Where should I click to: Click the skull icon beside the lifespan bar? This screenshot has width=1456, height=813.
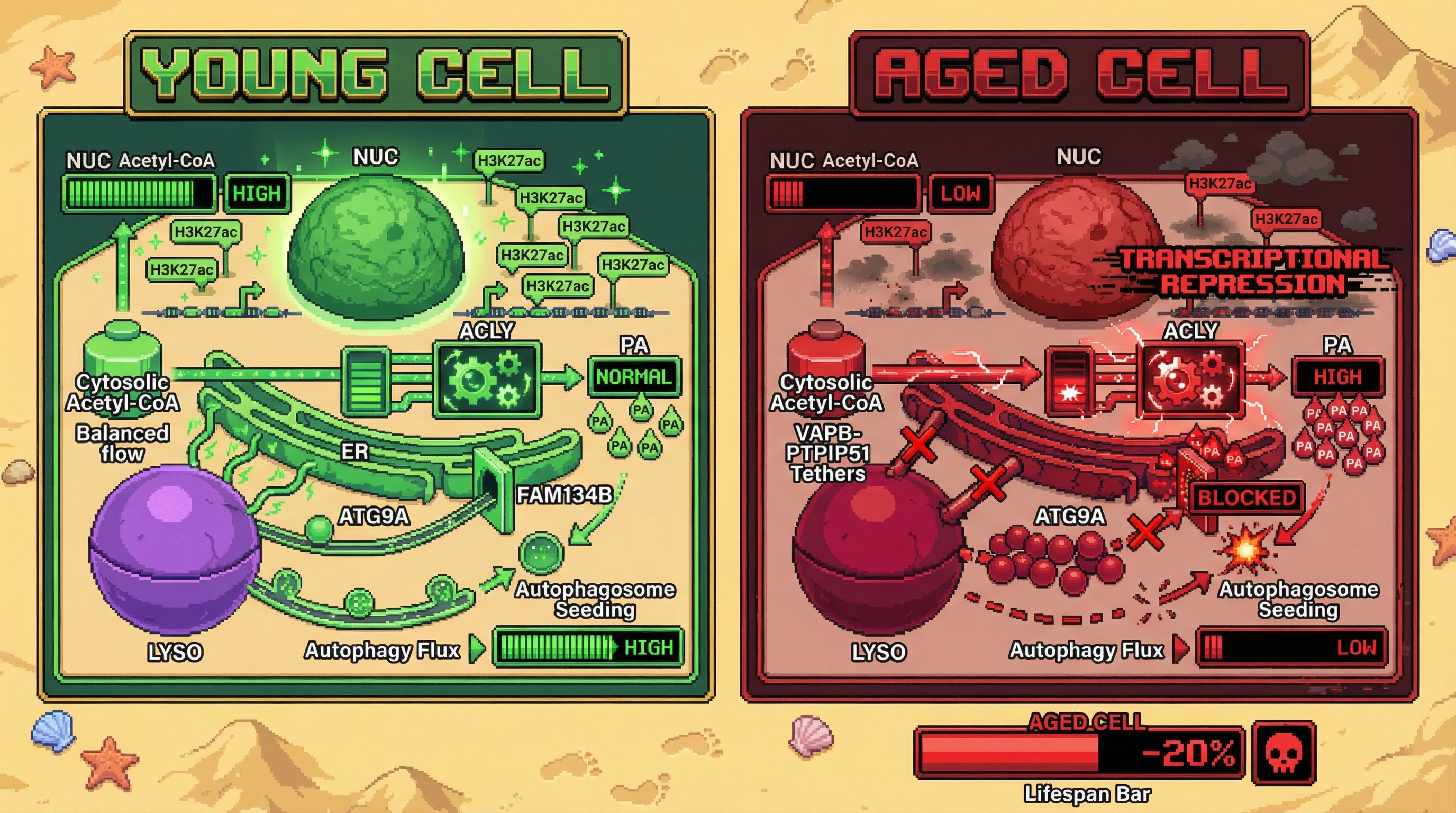point(1284,753)
